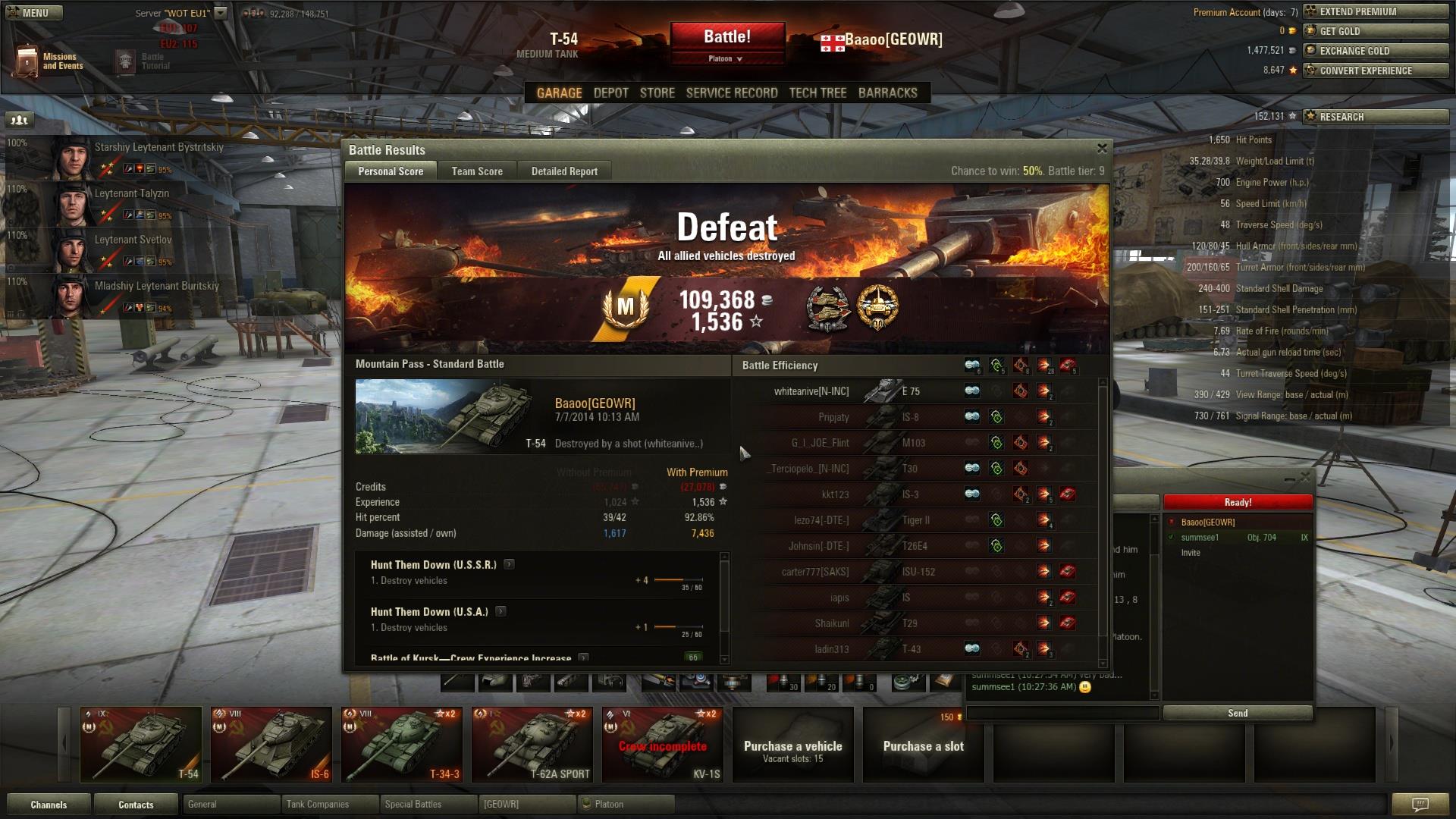Image resolution: width=1456 pixels, height=819 pixels.
Task: Open the Research button
Action: point(1376,117)
